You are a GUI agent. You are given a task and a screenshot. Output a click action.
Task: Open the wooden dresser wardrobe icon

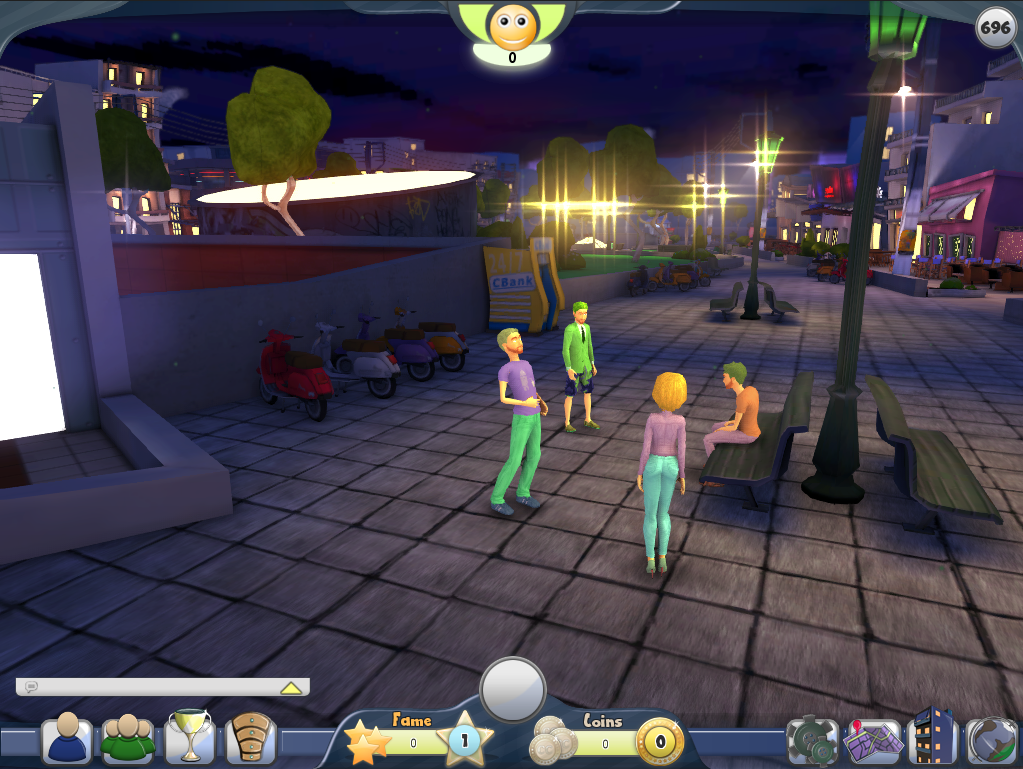pyautogui.click(x=250, y=740)
